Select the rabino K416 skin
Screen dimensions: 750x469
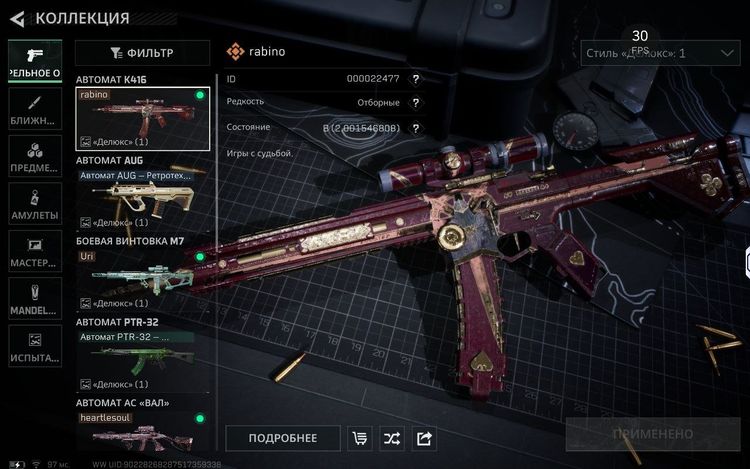[x=143, y=118]
